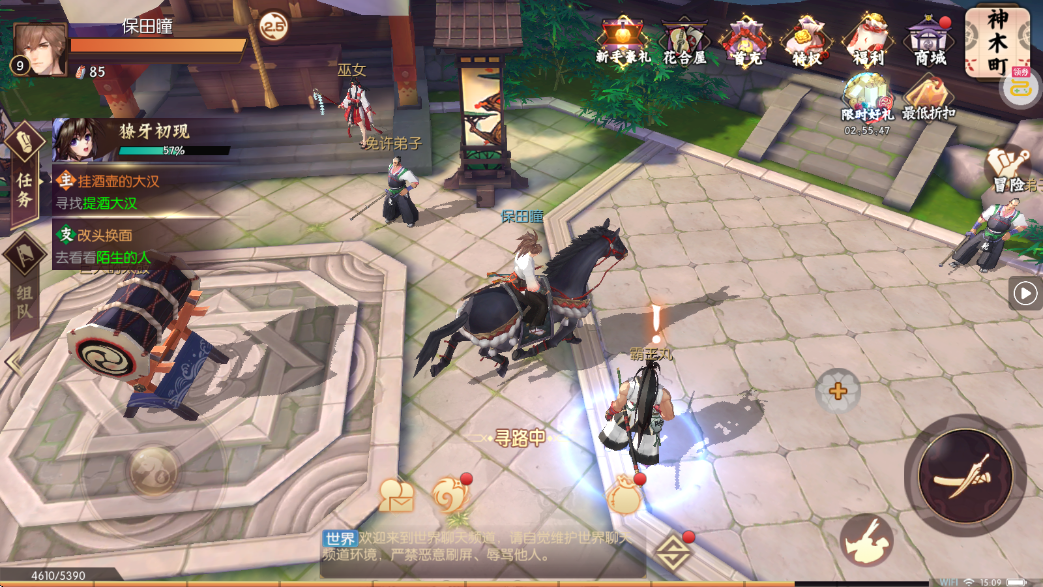Image resolution: width=1043 pixels, height=587 pixels.
Task: Toggle the 2.5 camera view button
Action: 272,28
